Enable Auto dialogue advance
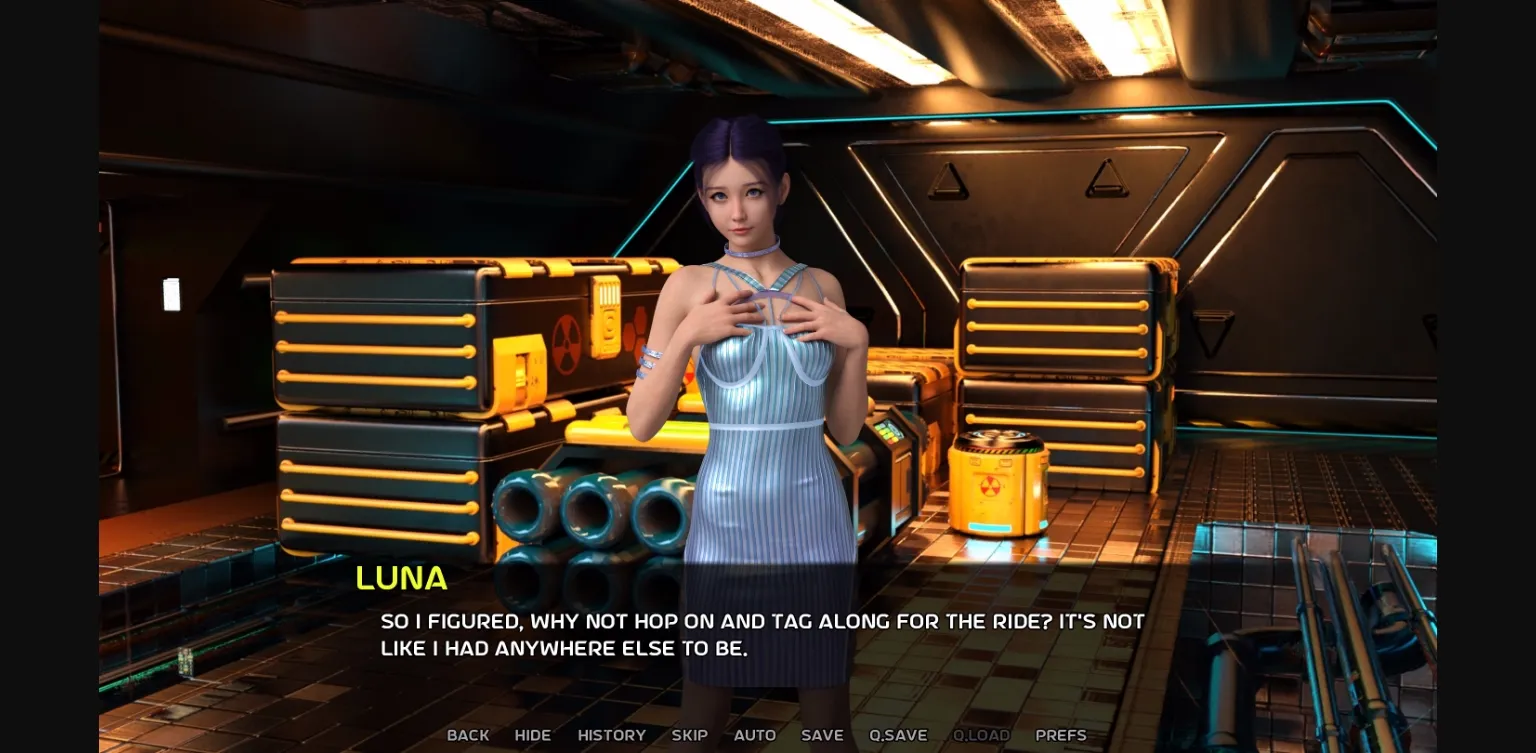This screenshot has height=753, width=1536. [754, 735]
